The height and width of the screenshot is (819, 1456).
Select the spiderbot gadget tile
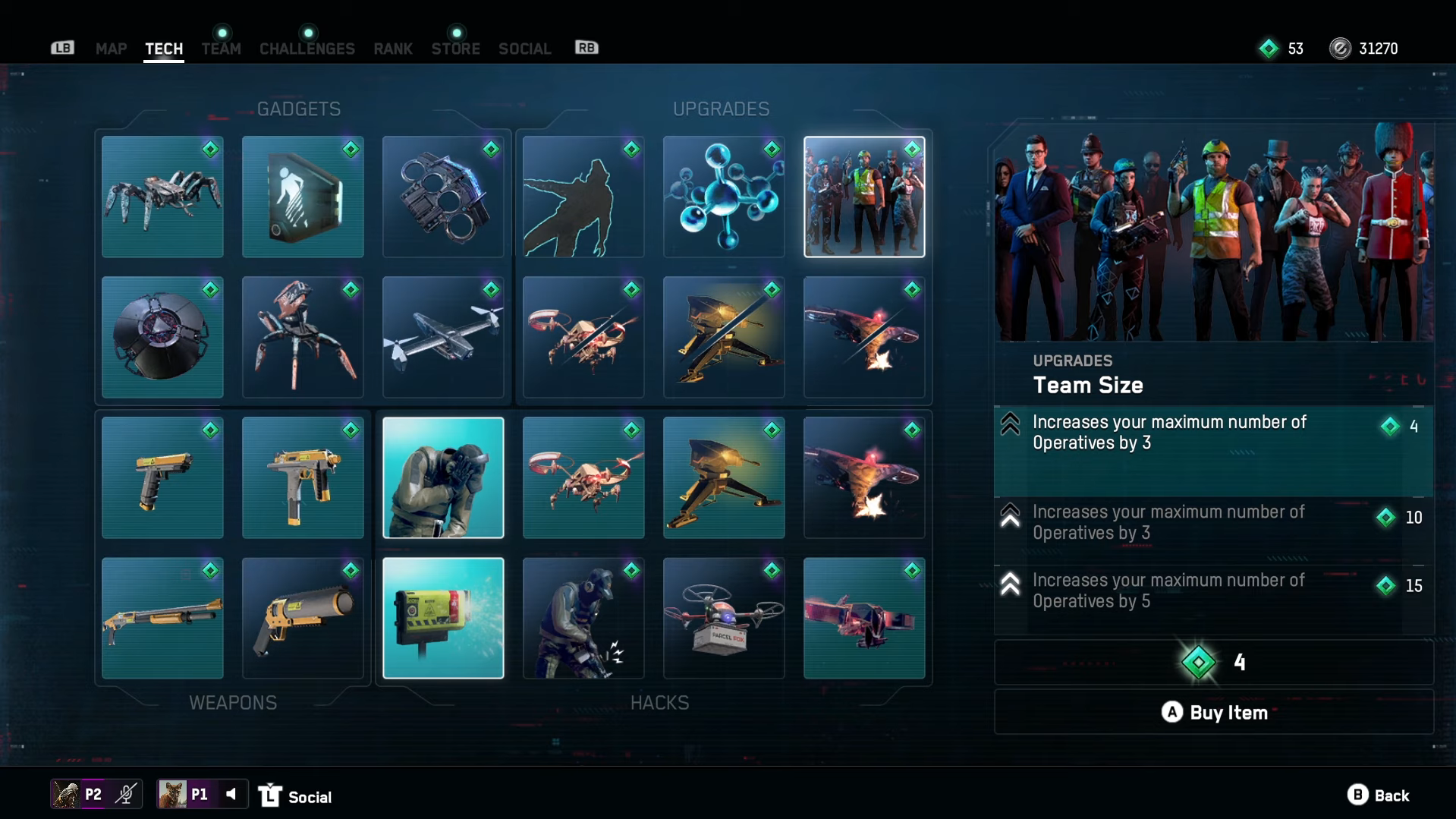162,197
